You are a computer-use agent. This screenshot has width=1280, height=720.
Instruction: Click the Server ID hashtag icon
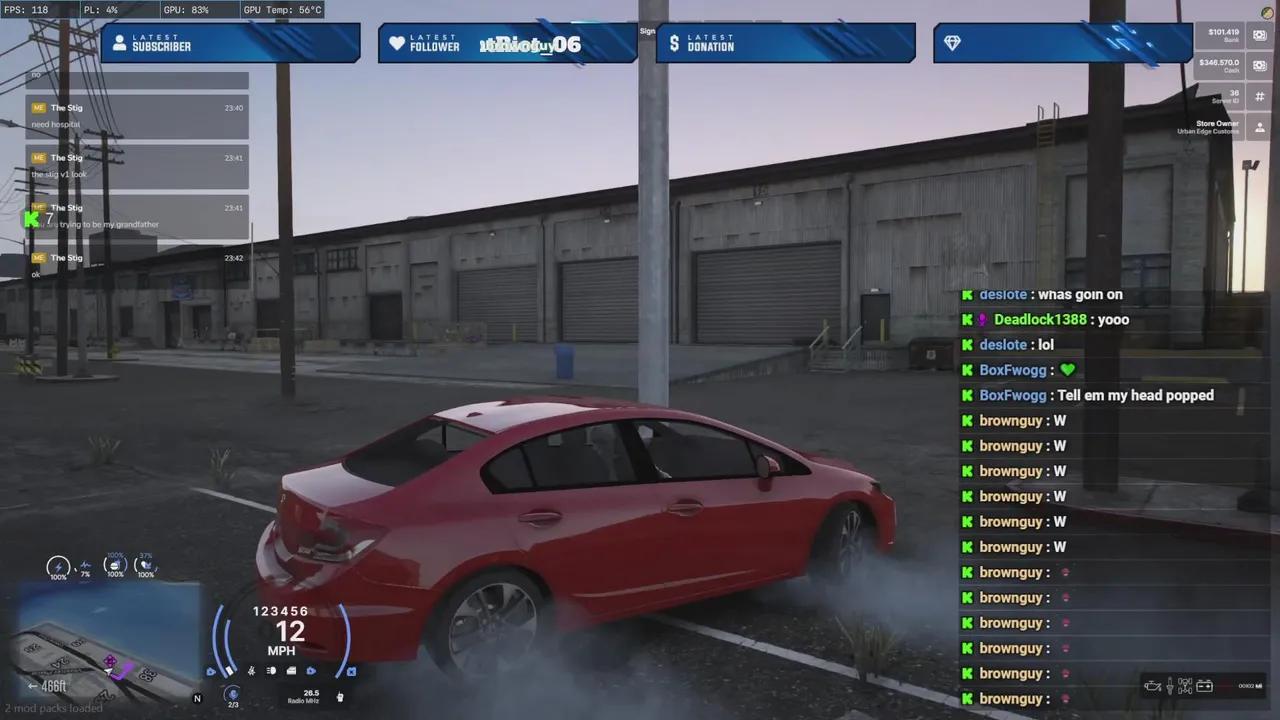pos(1259,96)
